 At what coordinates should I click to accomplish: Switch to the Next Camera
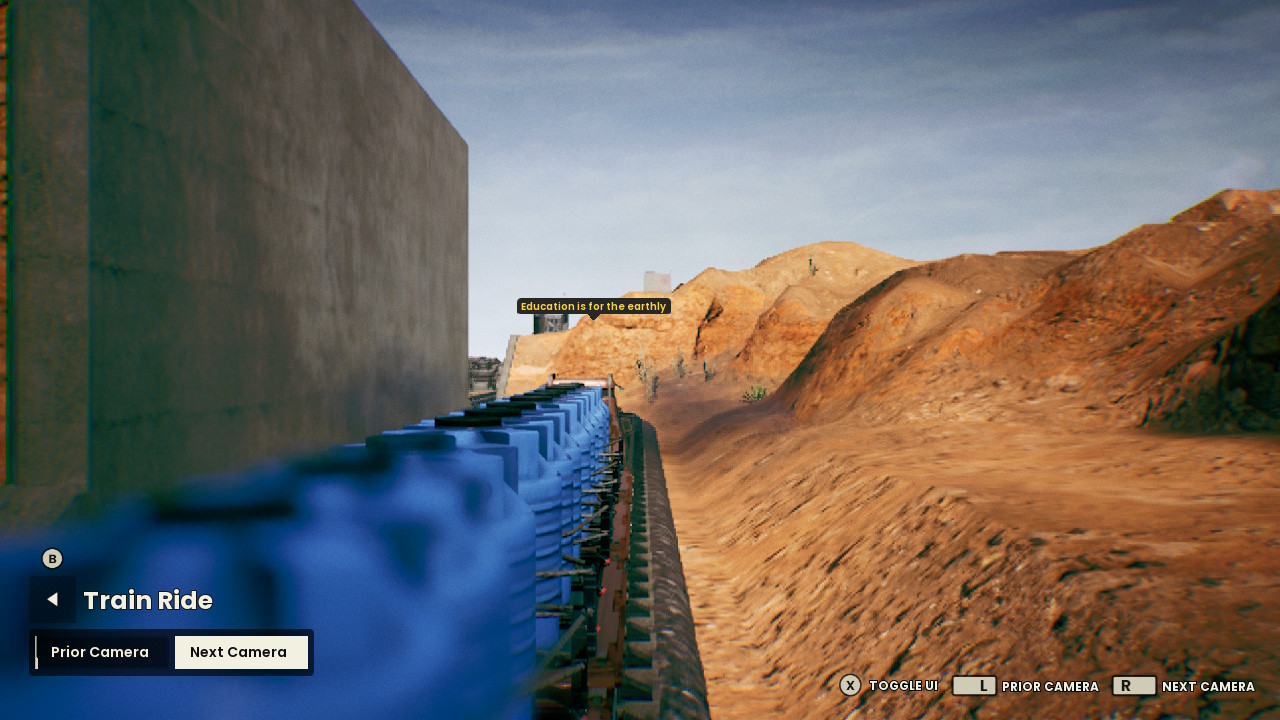(x=240, y=652)
